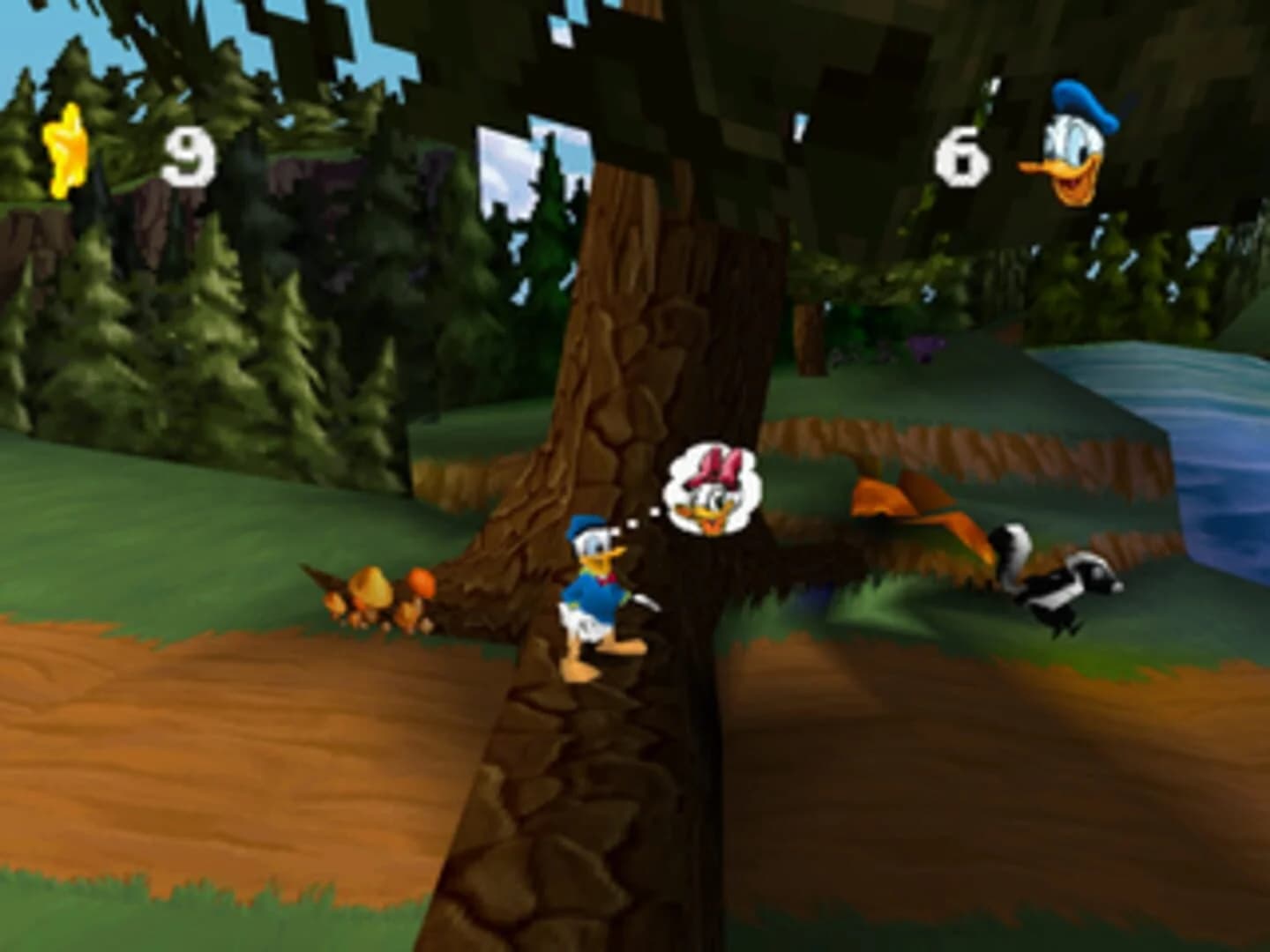Click the lives counter showing 6
Screen dimensions: 1270x952
click(961, 157)
